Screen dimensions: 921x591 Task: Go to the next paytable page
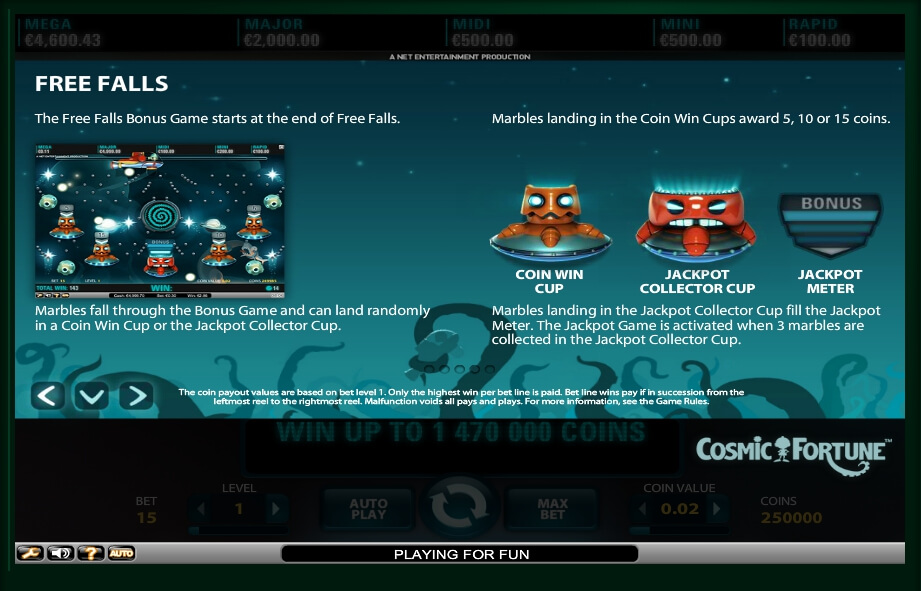(135, 395)
